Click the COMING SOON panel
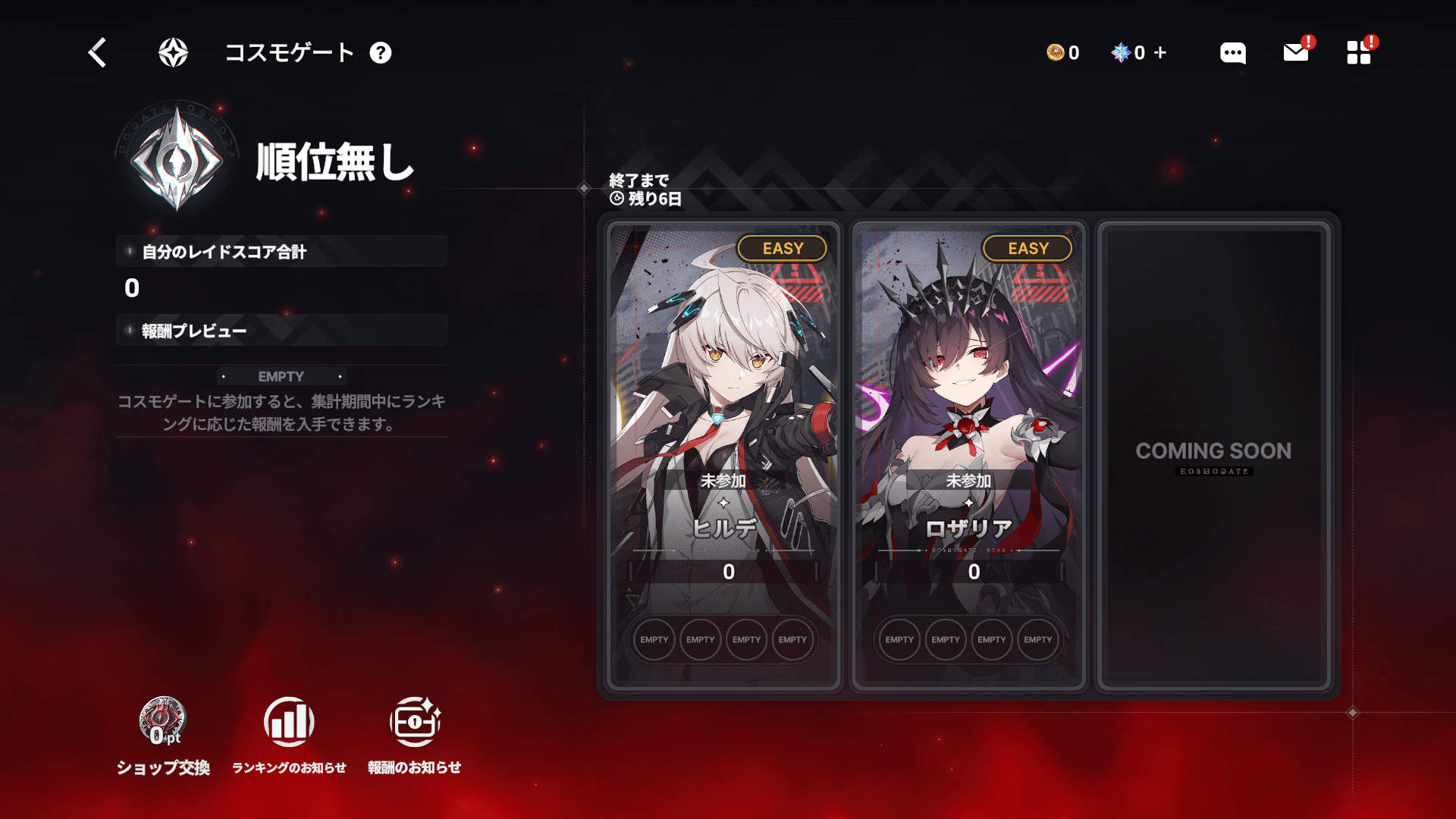Screen dimensions: 1456x819 pos(1213,451)
